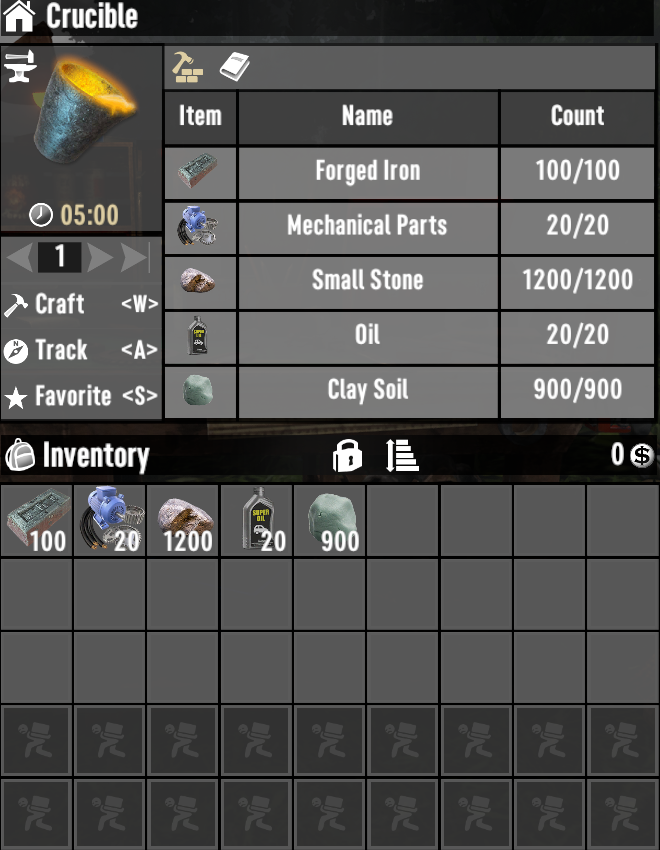Increase the craft quantity by one
Screen dimensions: 660x850
100,258
